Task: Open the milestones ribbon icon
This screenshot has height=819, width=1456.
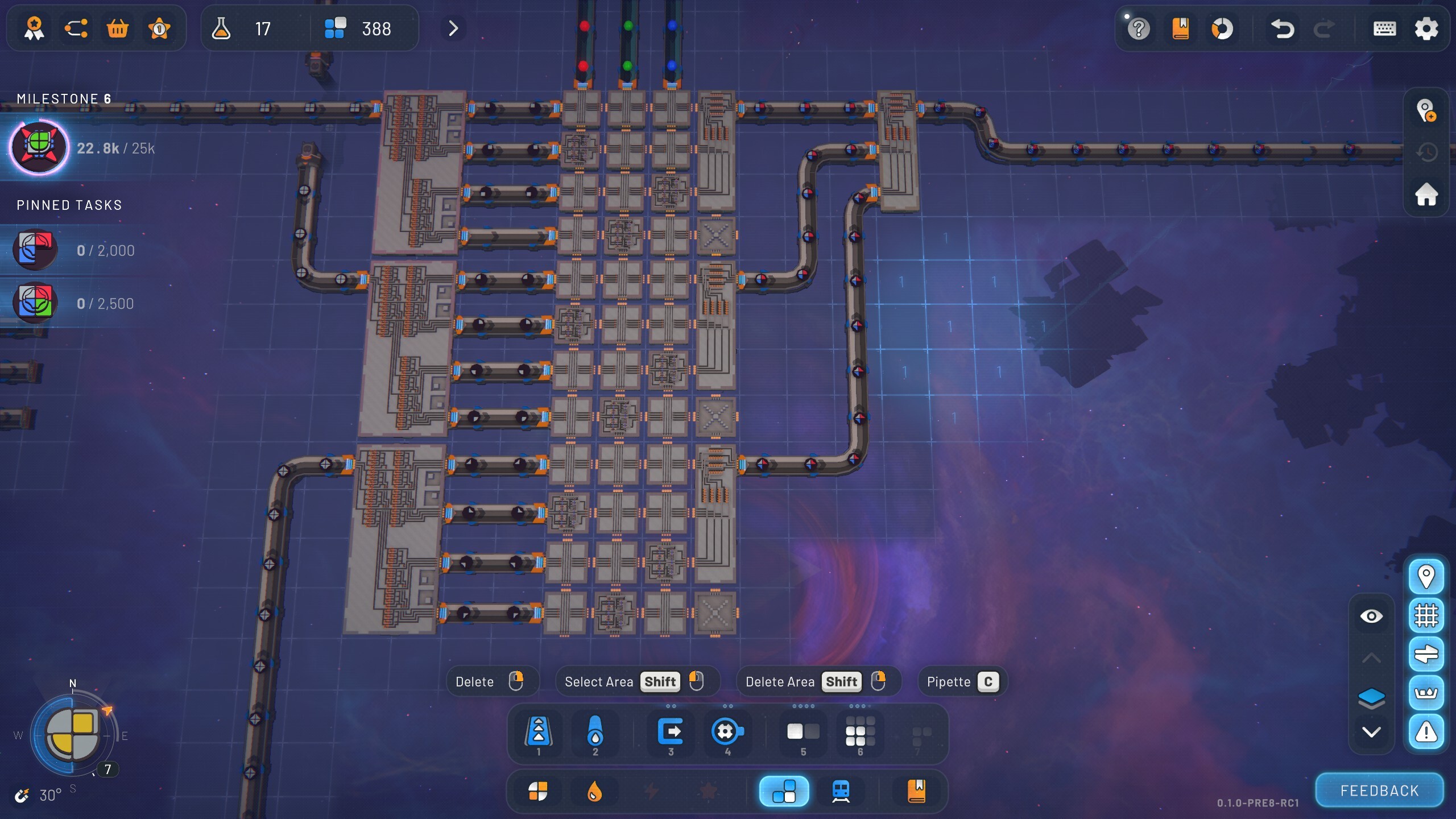Action: (x=34, y=28)
